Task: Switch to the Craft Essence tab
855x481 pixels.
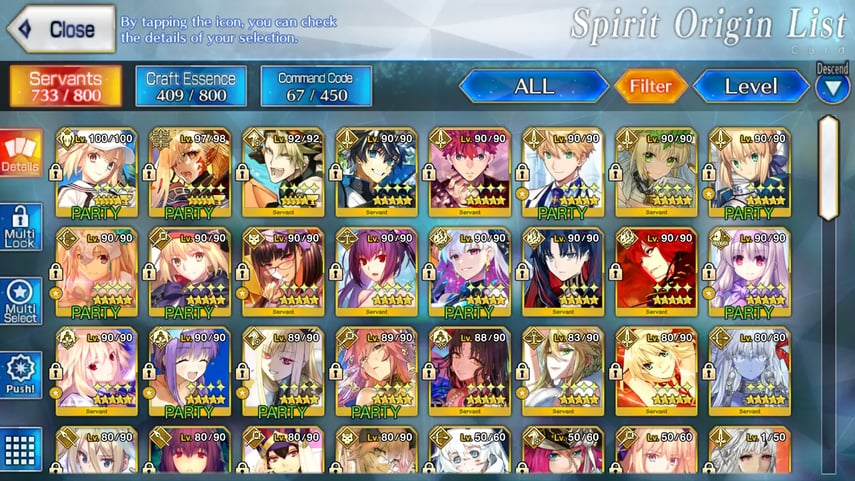Action: [x=191, y=86]
